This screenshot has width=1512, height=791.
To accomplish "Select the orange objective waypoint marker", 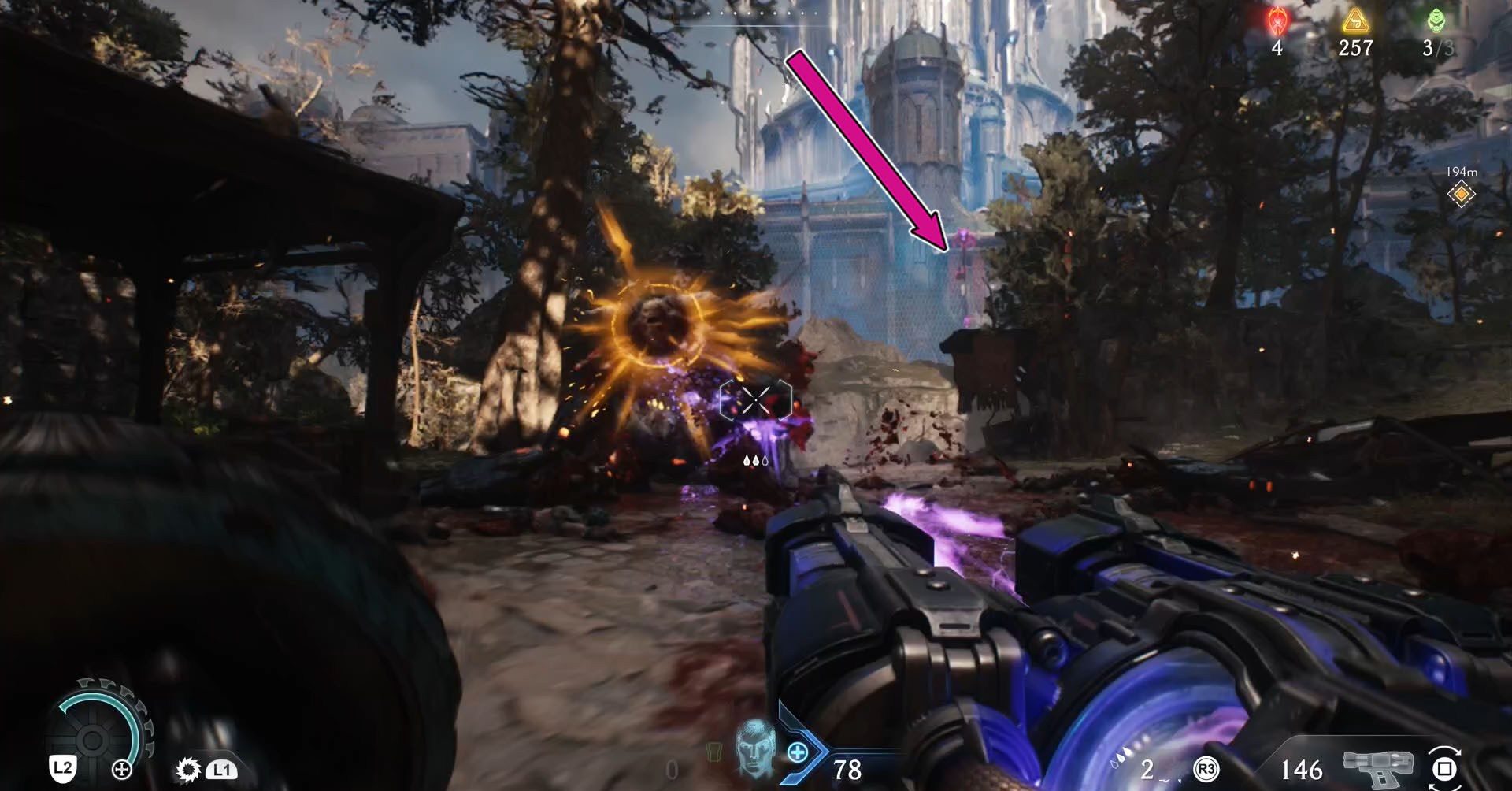I will pos(1461,194).
